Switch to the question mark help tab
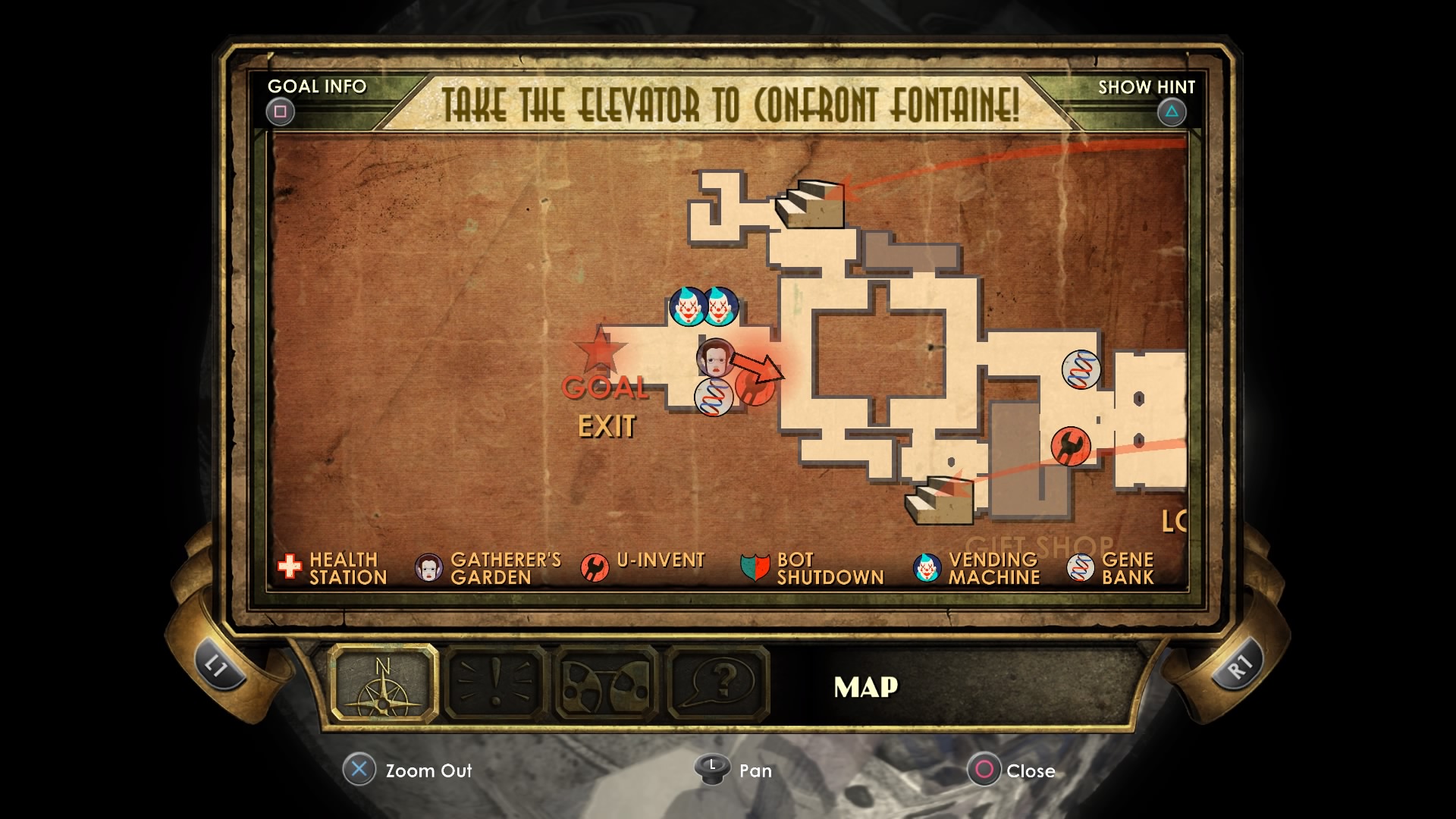This screenshot has height=819, width=1456. click(718, 683)
